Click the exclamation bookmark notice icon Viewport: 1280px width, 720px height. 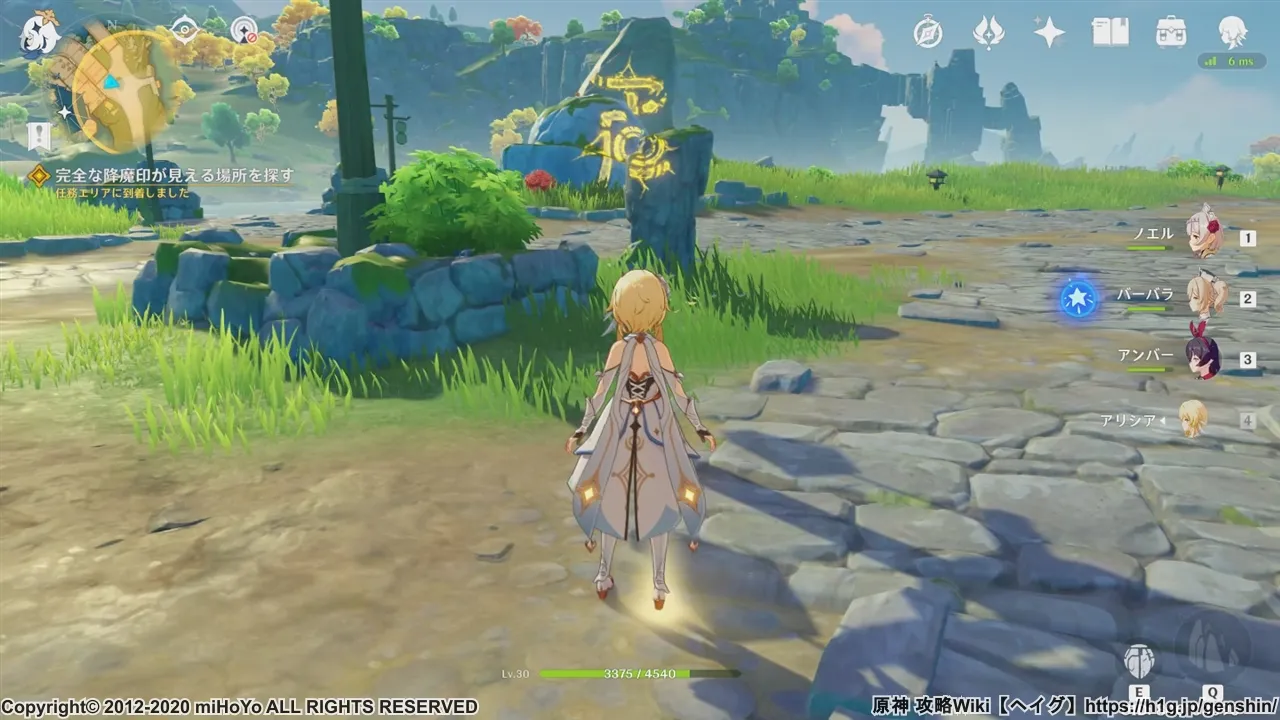point(39,135)
